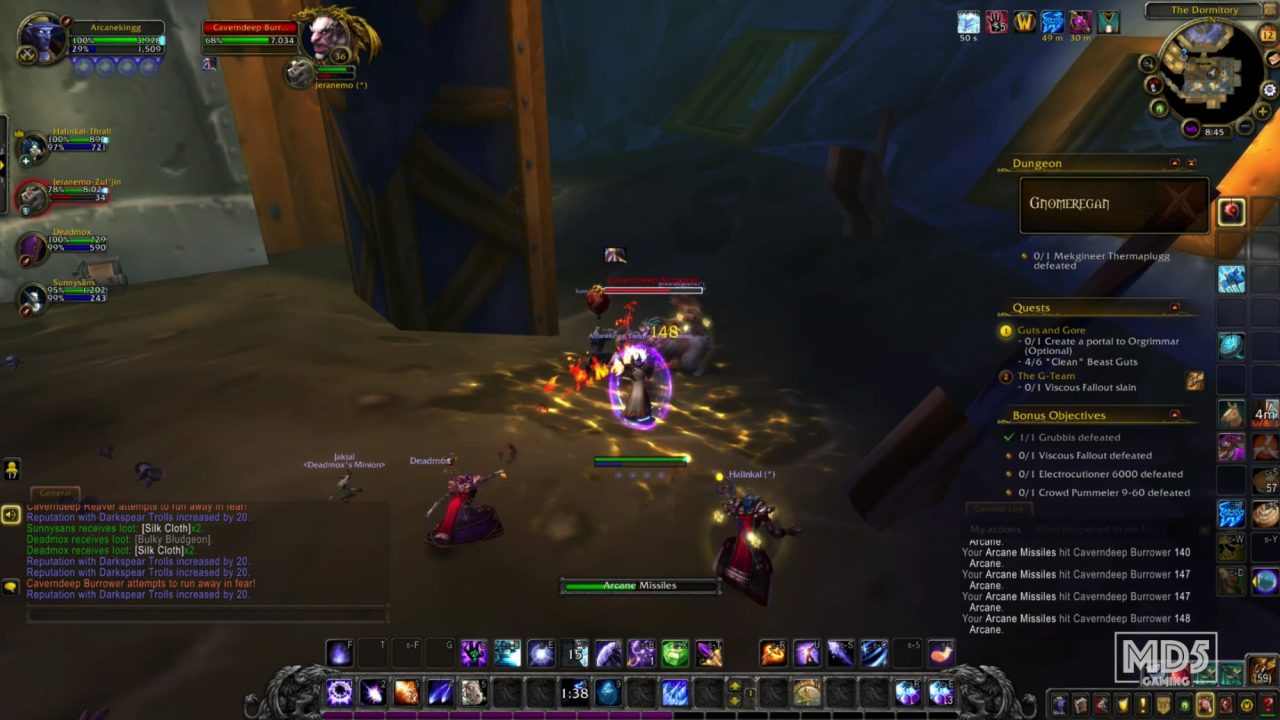
Task: Collapse the Dungeon objectives section
Action: [1172, 161]
